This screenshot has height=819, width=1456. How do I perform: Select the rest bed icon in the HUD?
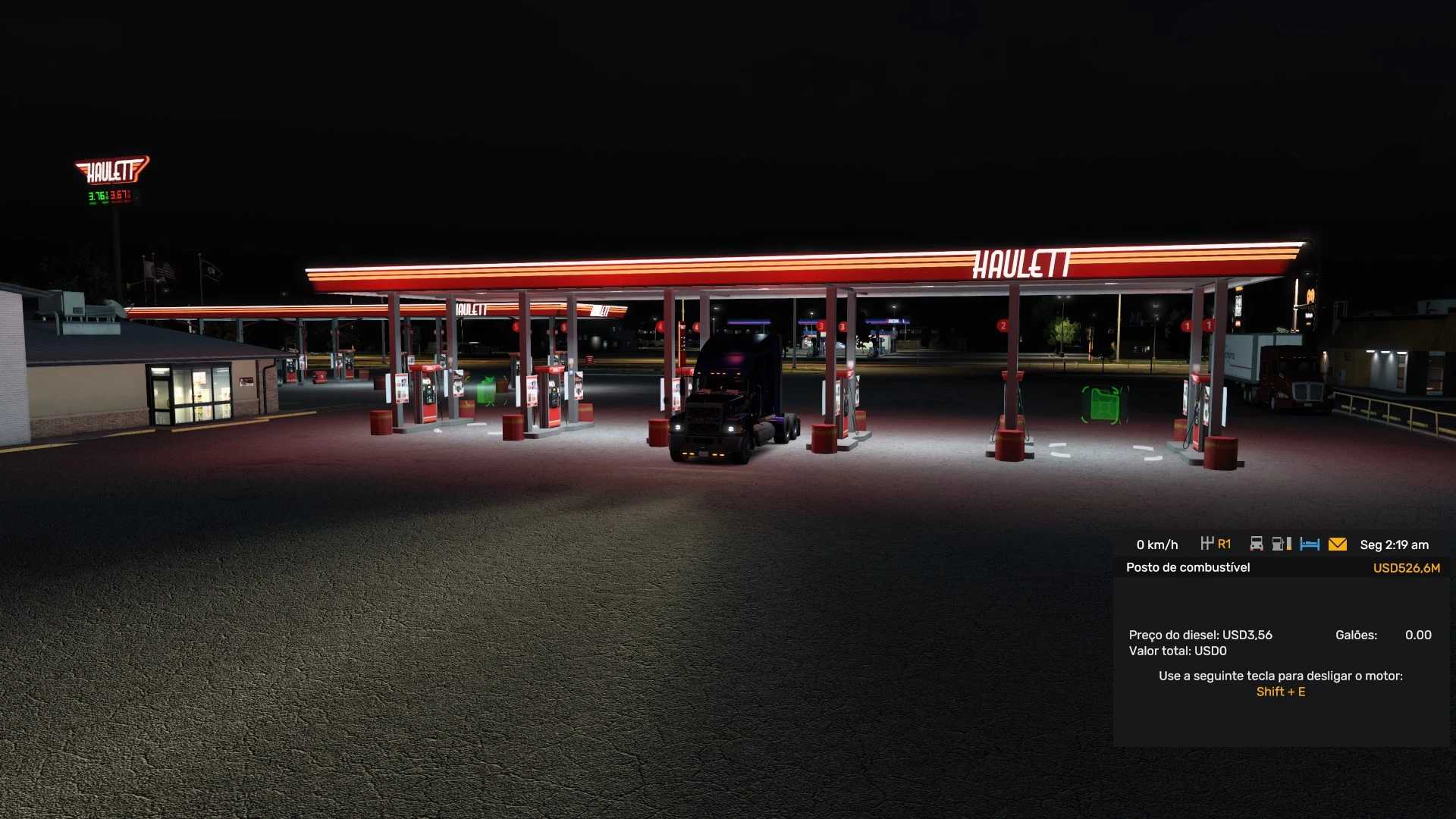pos(1310,543)
